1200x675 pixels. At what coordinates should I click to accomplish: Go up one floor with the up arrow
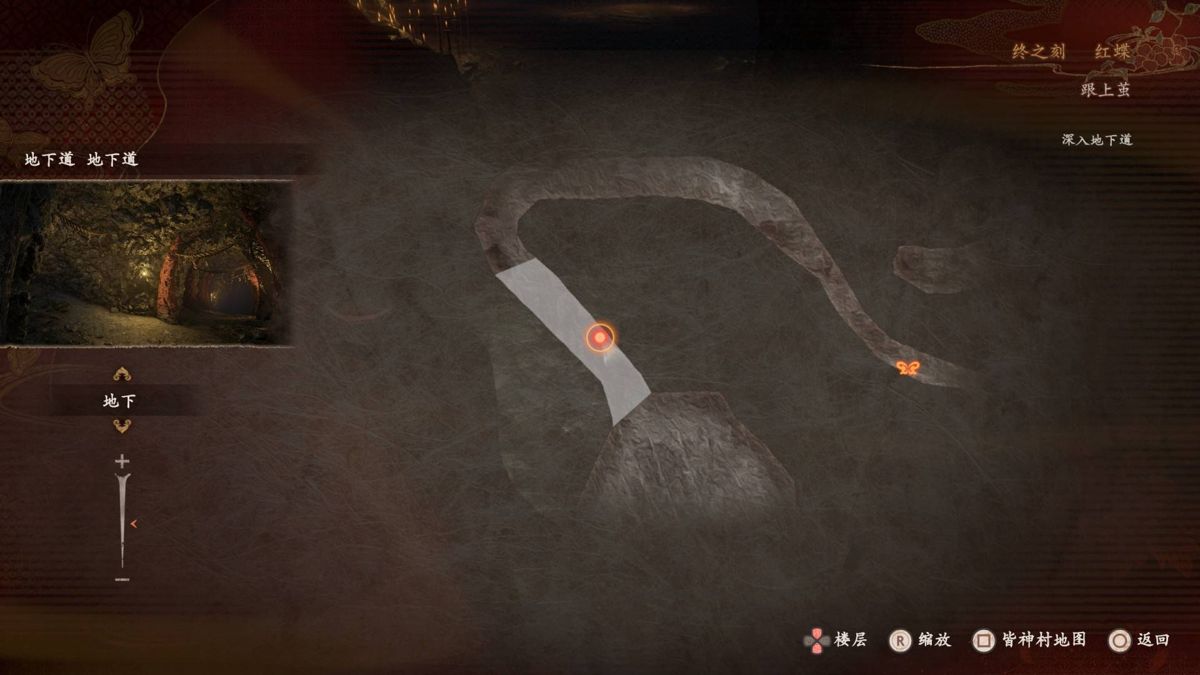coord(122,374)
